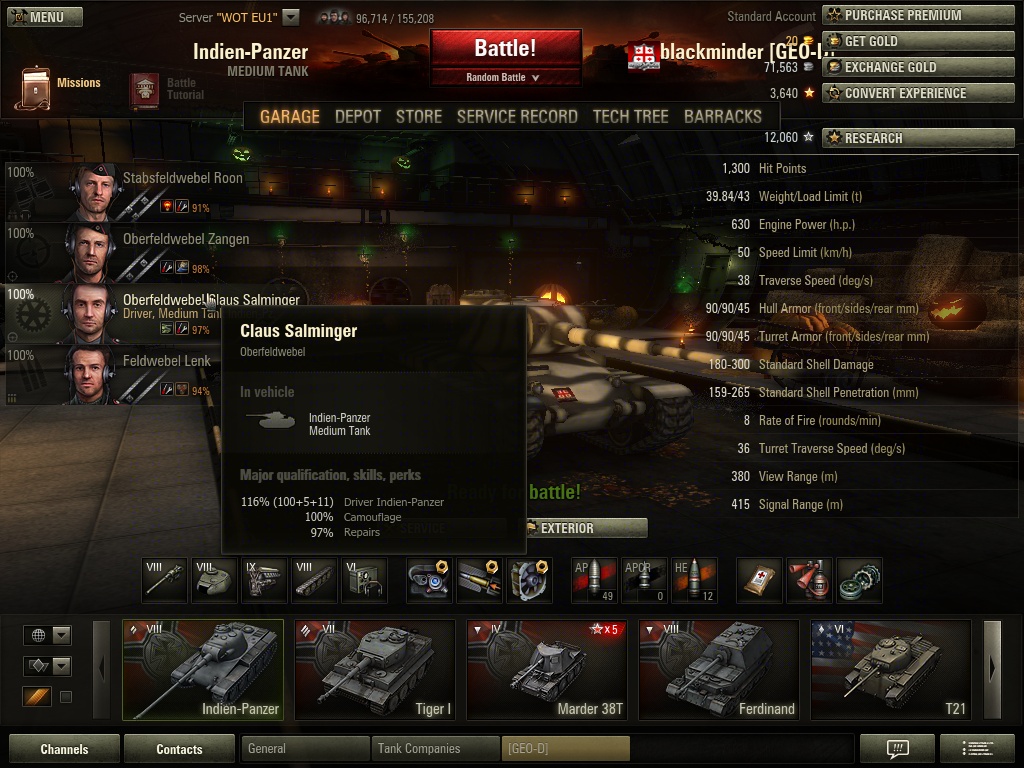Switch to the DEPOT tab
This screenshot has width=1024, height=768.
pos(357,116)
